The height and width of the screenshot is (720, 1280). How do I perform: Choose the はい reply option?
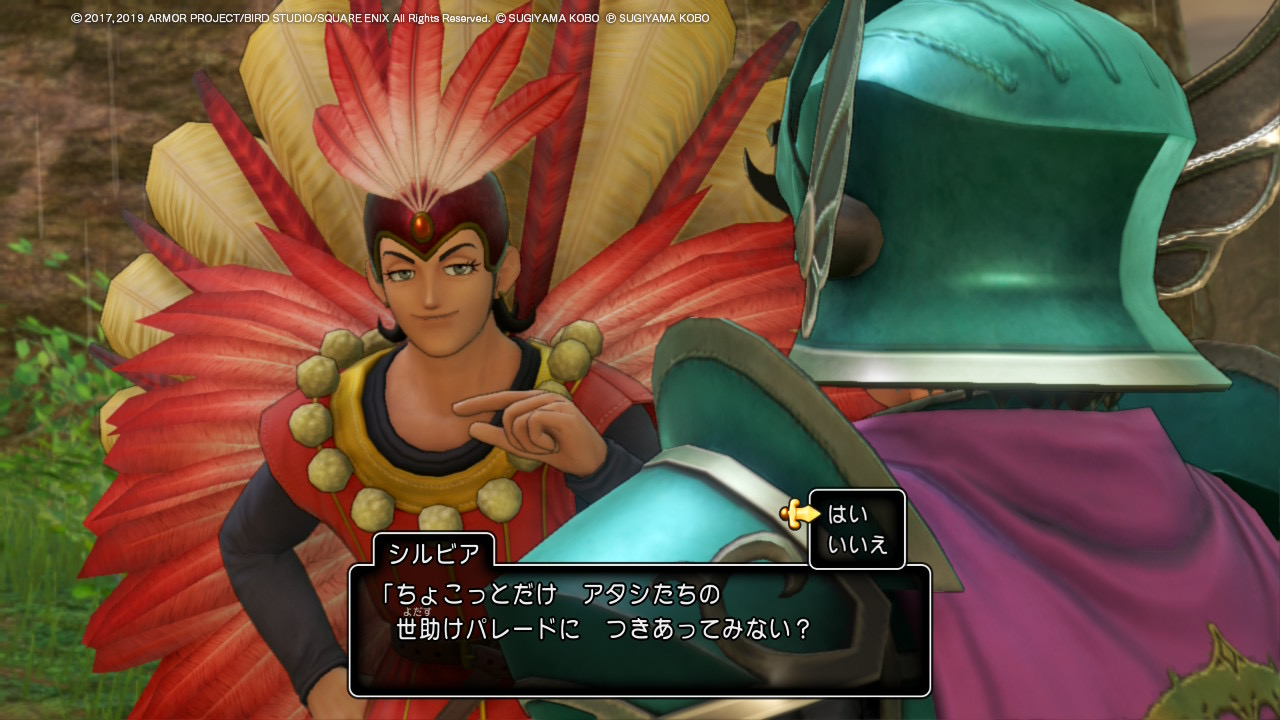pyautogui.click(x=847, y=514)
